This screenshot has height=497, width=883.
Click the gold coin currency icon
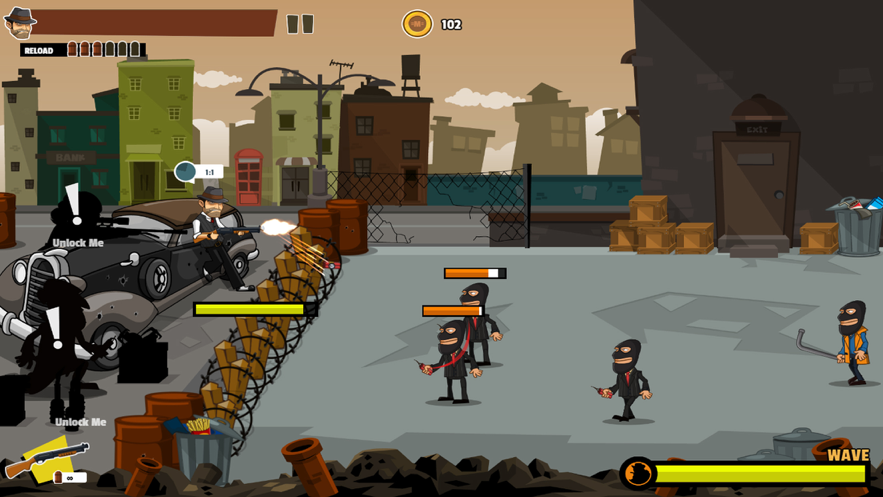(x=417, y=24)
